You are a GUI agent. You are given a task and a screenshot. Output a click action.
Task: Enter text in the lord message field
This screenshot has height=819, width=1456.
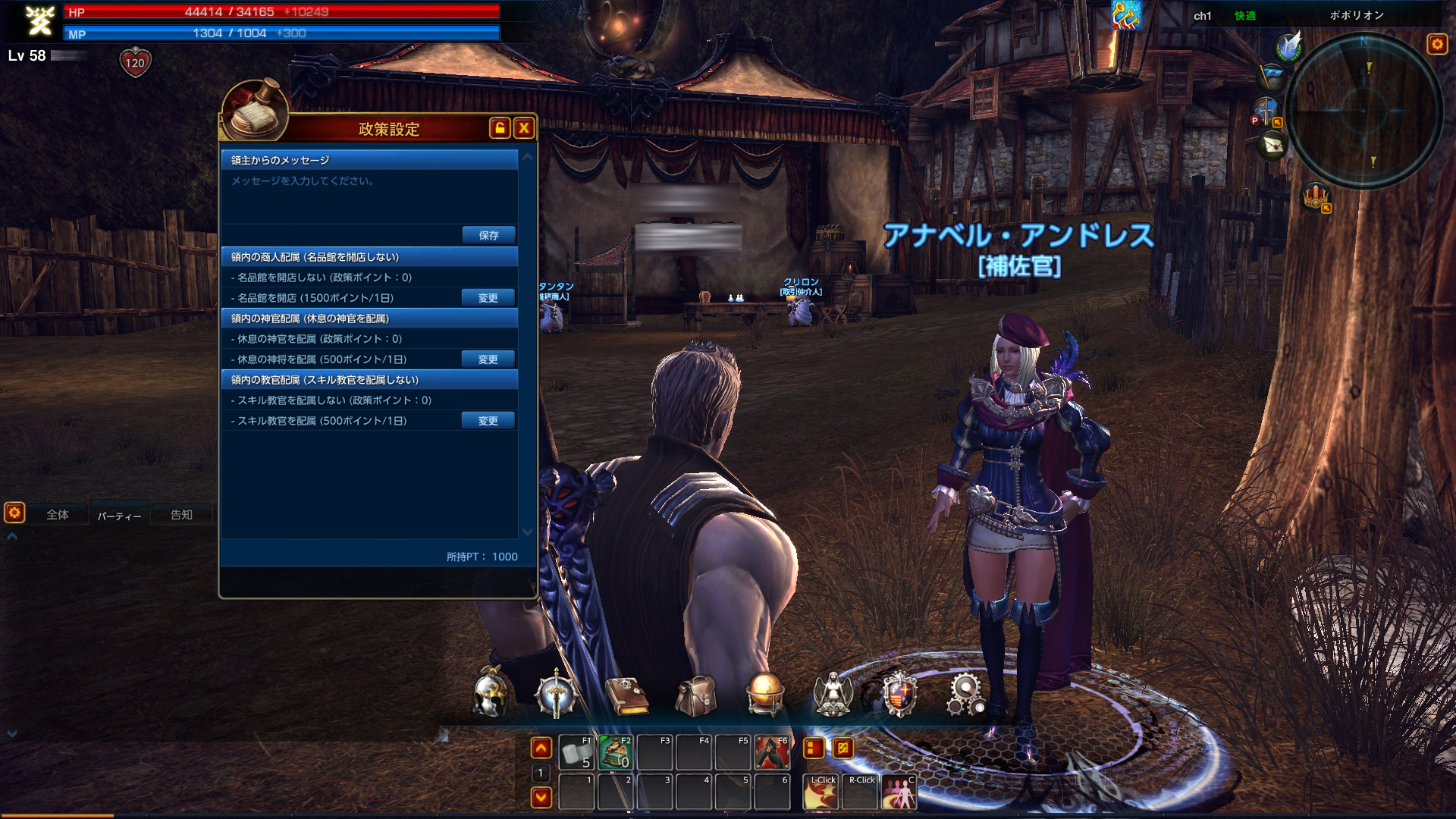point(369,197)
